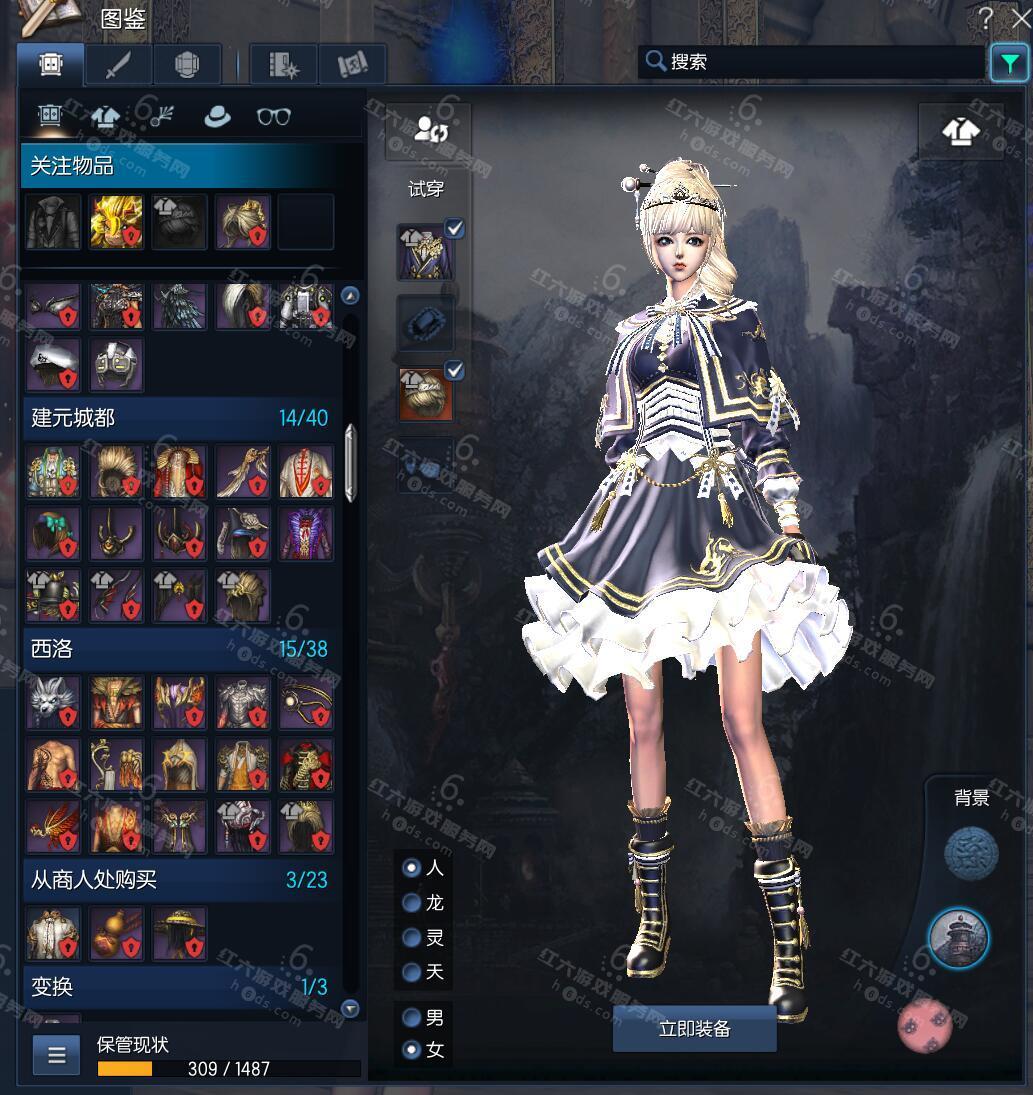1033x1095 pixels.
Task: Pick the temple background thumbnail
Action: click(x=958, y=939)
